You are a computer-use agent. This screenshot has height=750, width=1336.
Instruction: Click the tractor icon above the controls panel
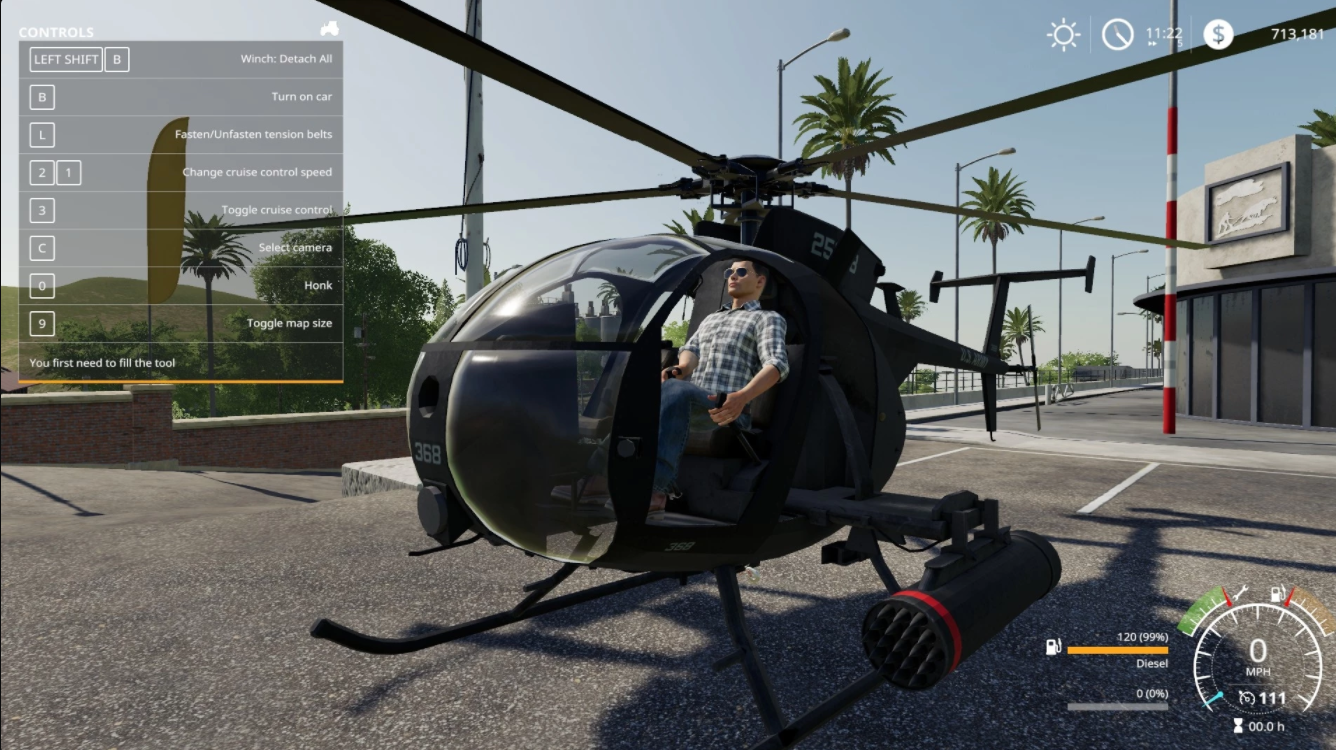click(x=329, y=29)
